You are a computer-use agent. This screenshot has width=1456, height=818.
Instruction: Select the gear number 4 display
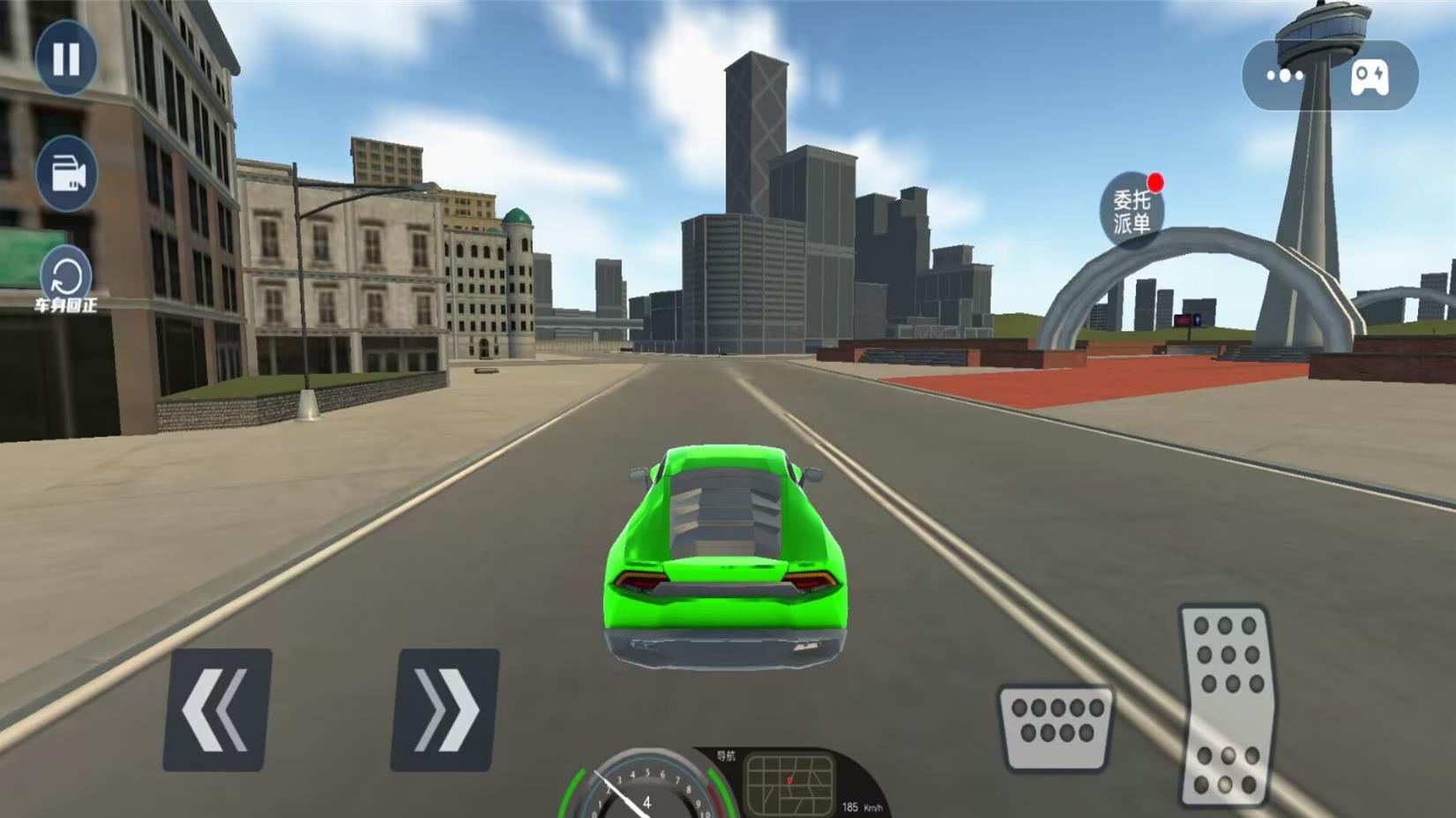coord(646,802)
